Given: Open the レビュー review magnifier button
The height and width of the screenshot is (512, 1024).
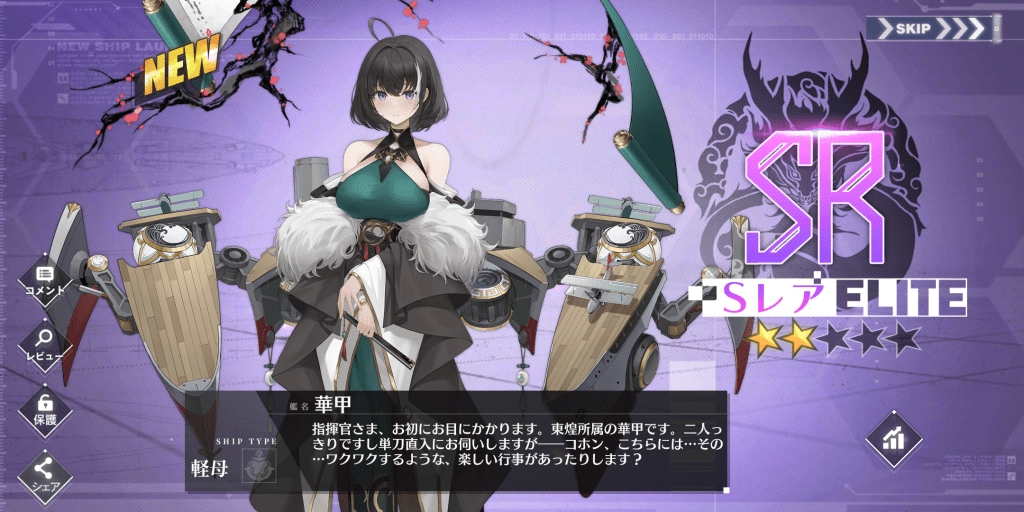Looking at the screenshot, I should [x=46, y=344].
